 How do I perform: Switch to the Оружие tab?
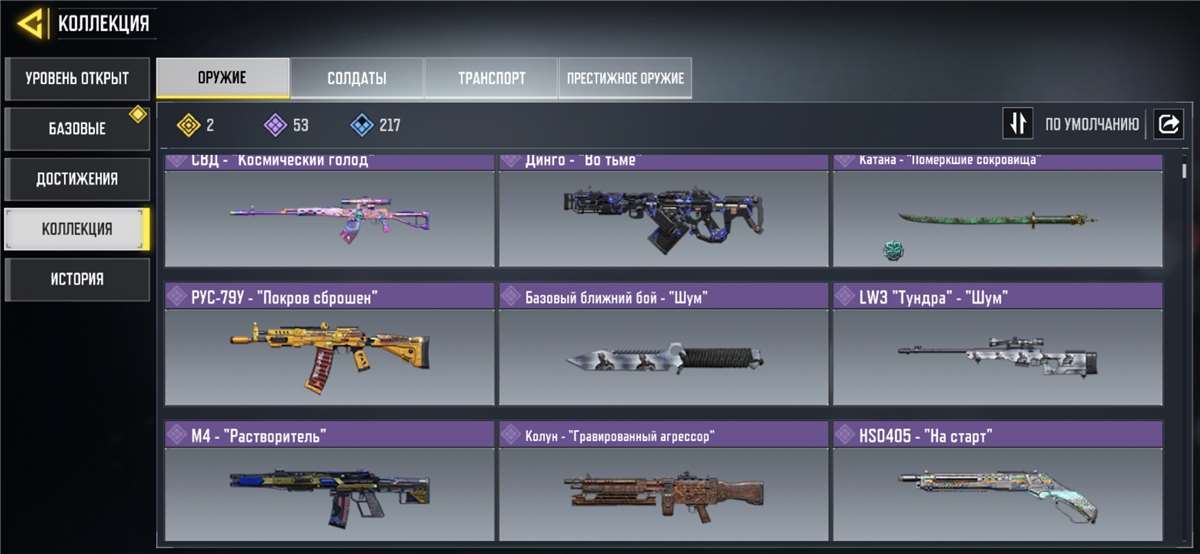point(222,78)
